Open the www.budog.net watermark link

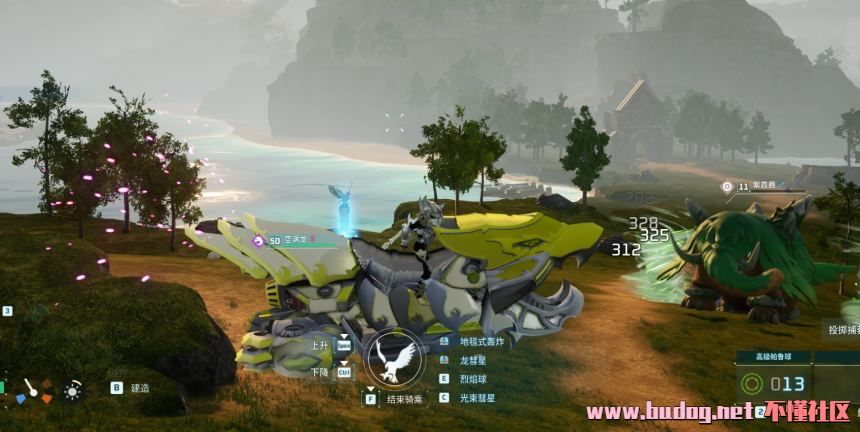(x=668, y=411)
